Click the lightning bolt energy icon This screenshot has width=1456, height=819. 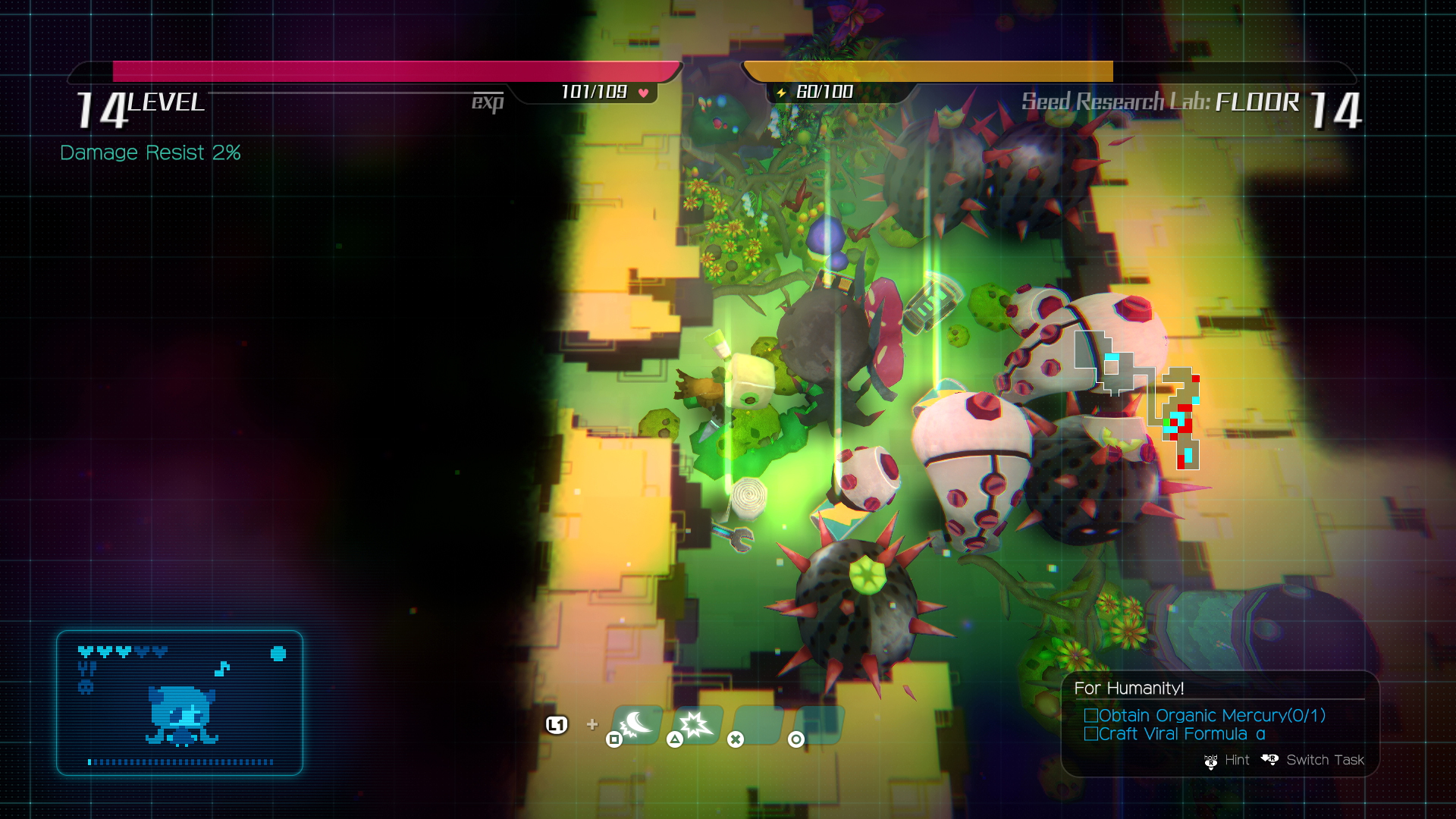click(780, 94)
